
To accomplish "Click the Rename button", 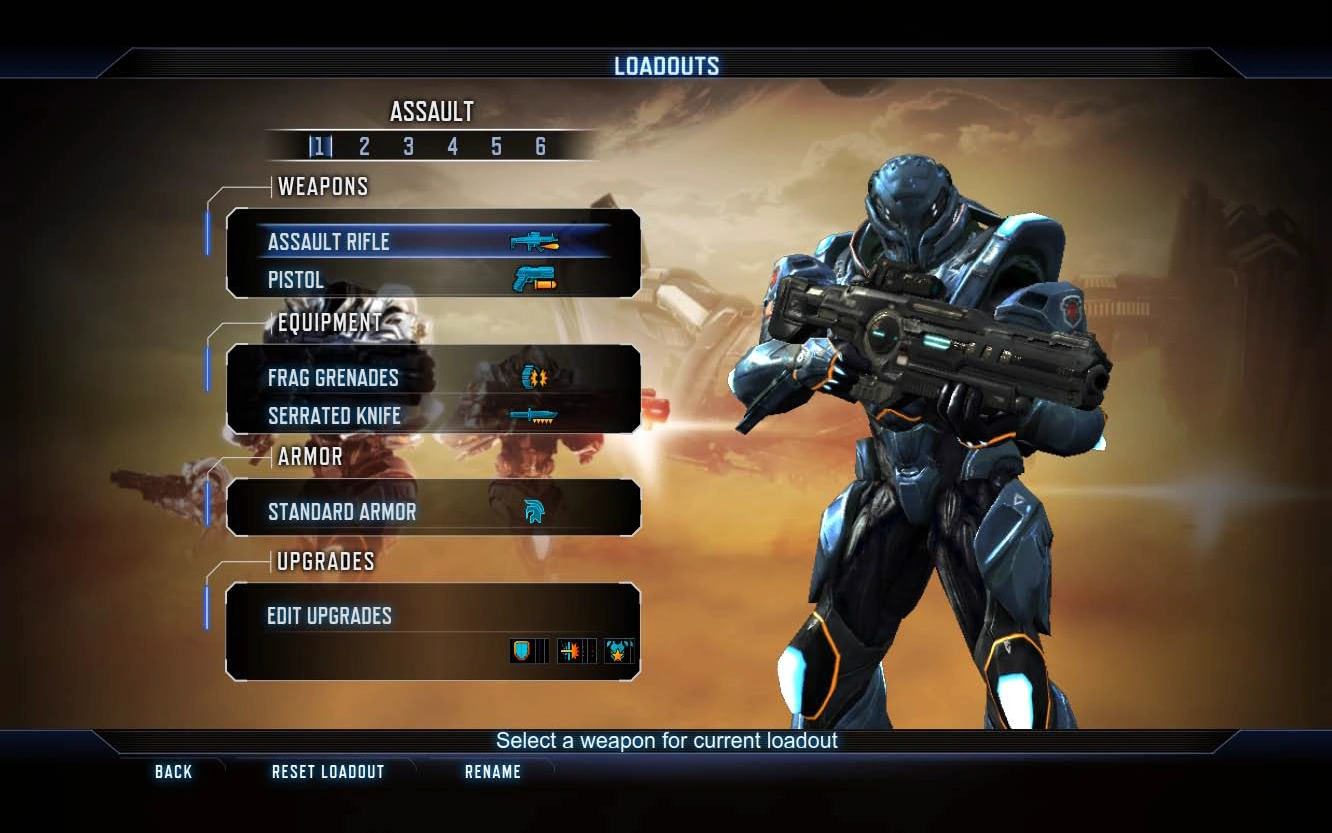I will coord(491,771).
